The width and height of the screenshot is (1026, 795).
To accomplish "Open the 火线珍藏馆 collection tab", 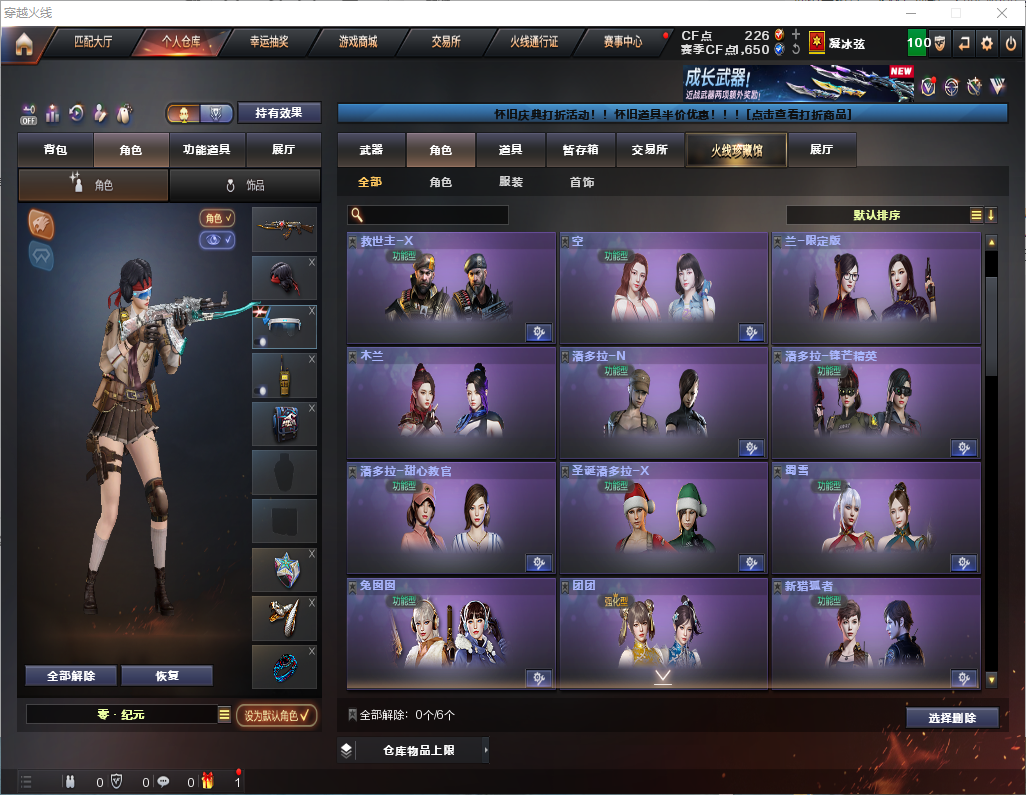I will pos(736,150).
